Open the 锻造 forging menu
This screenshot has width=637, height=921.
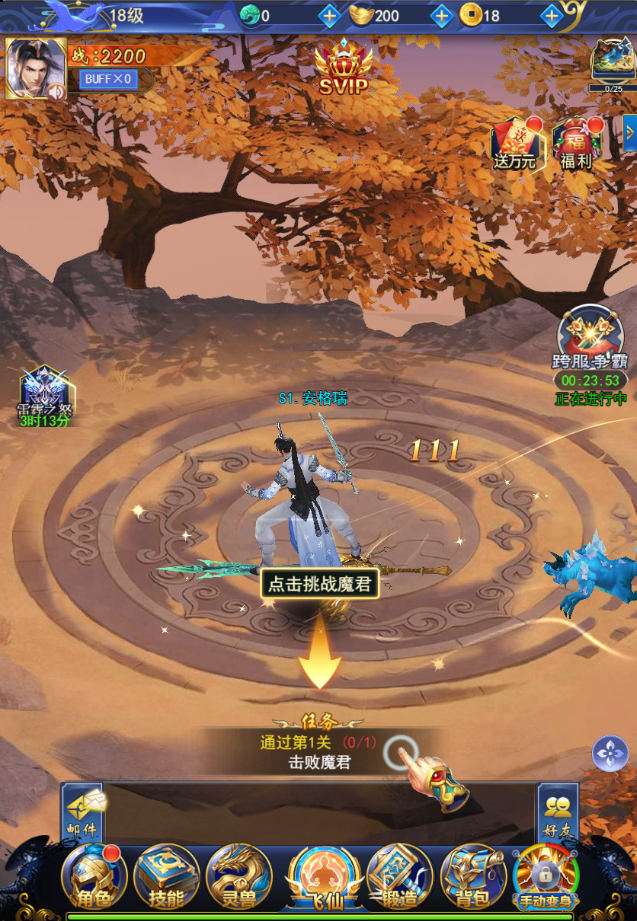(398, 877)
